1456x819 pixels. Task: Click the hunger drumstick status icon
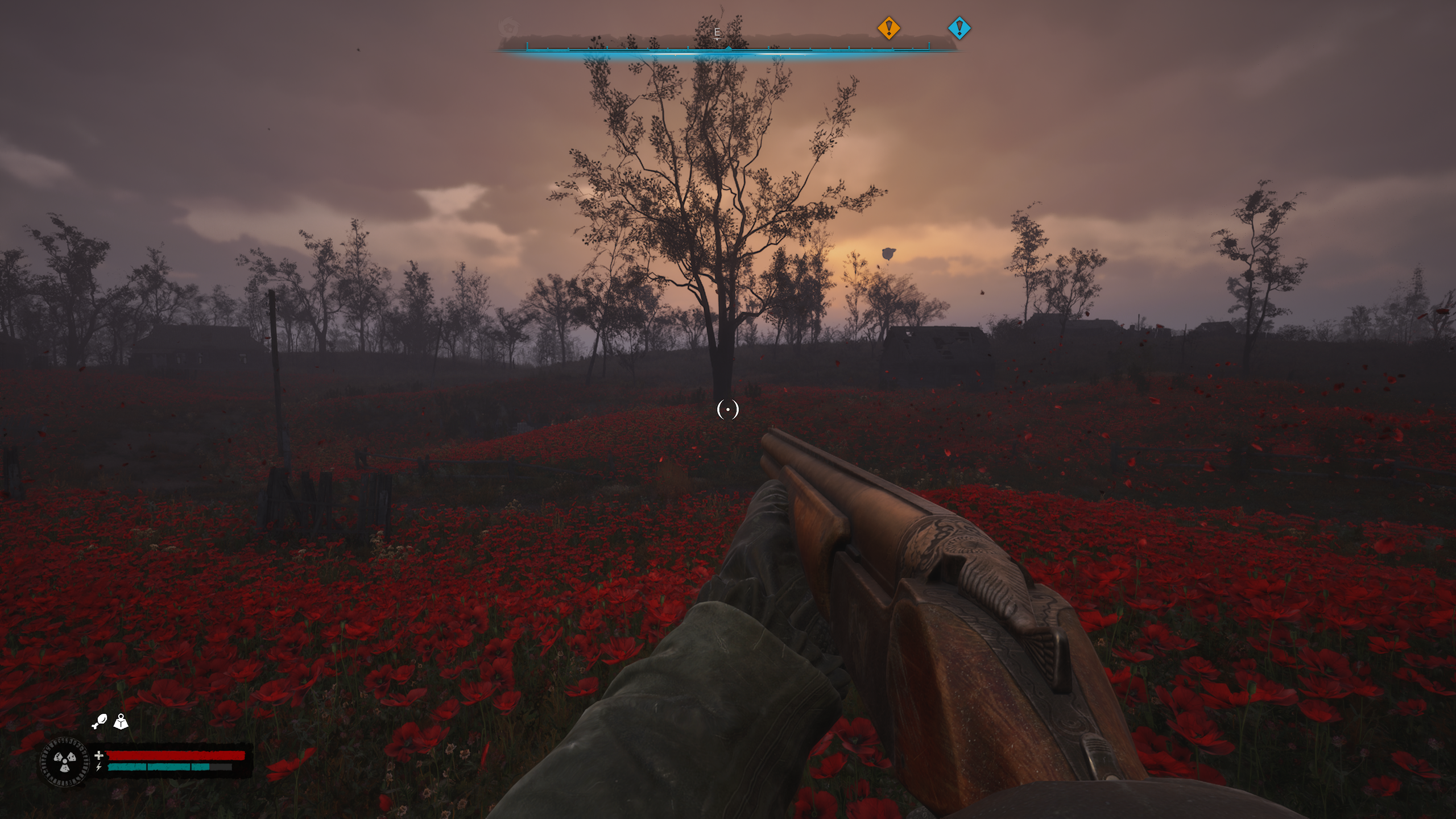click(100, 722)
